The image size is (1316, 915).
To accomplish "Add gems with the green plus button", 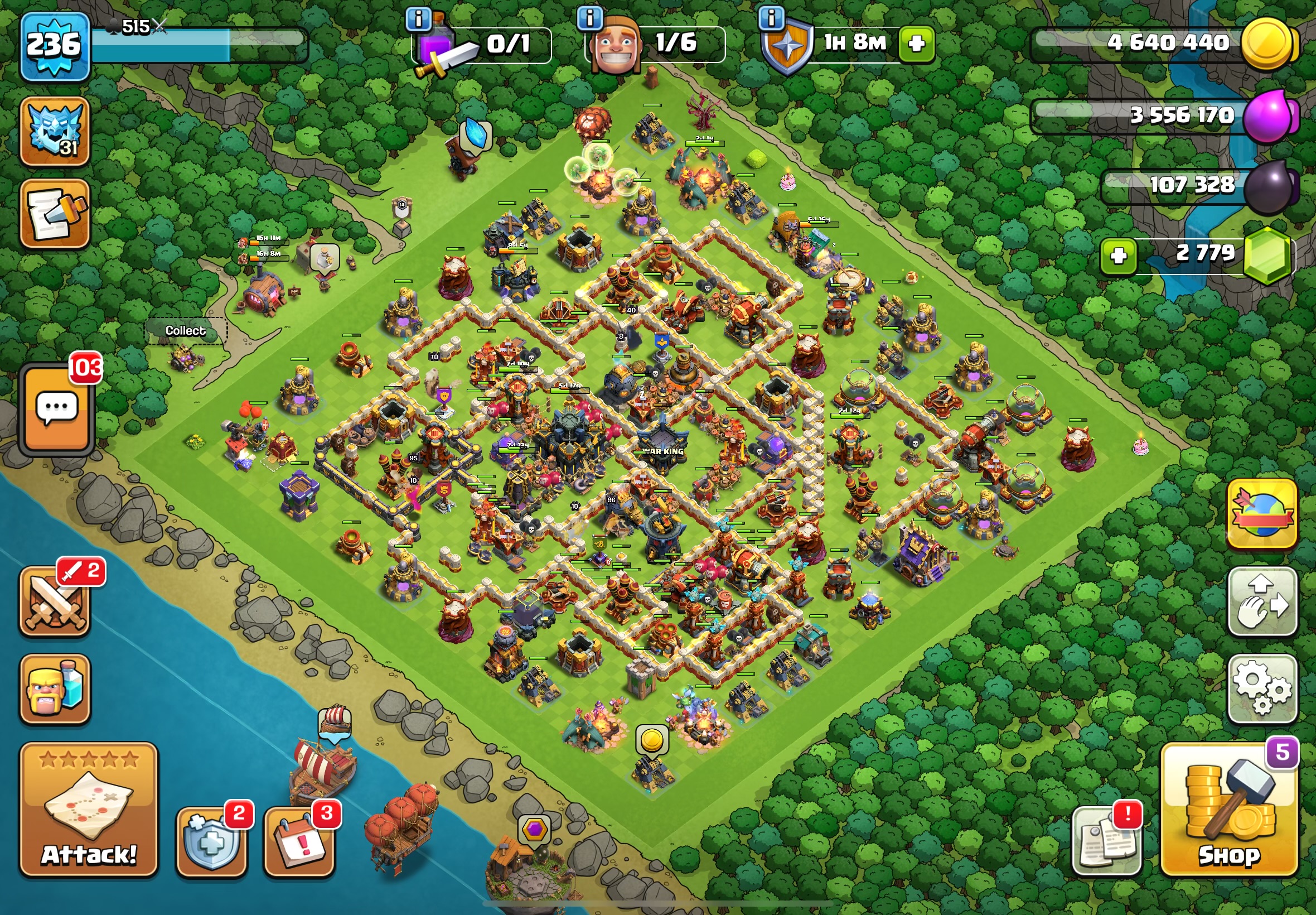I will click(x=1119, y=256).
